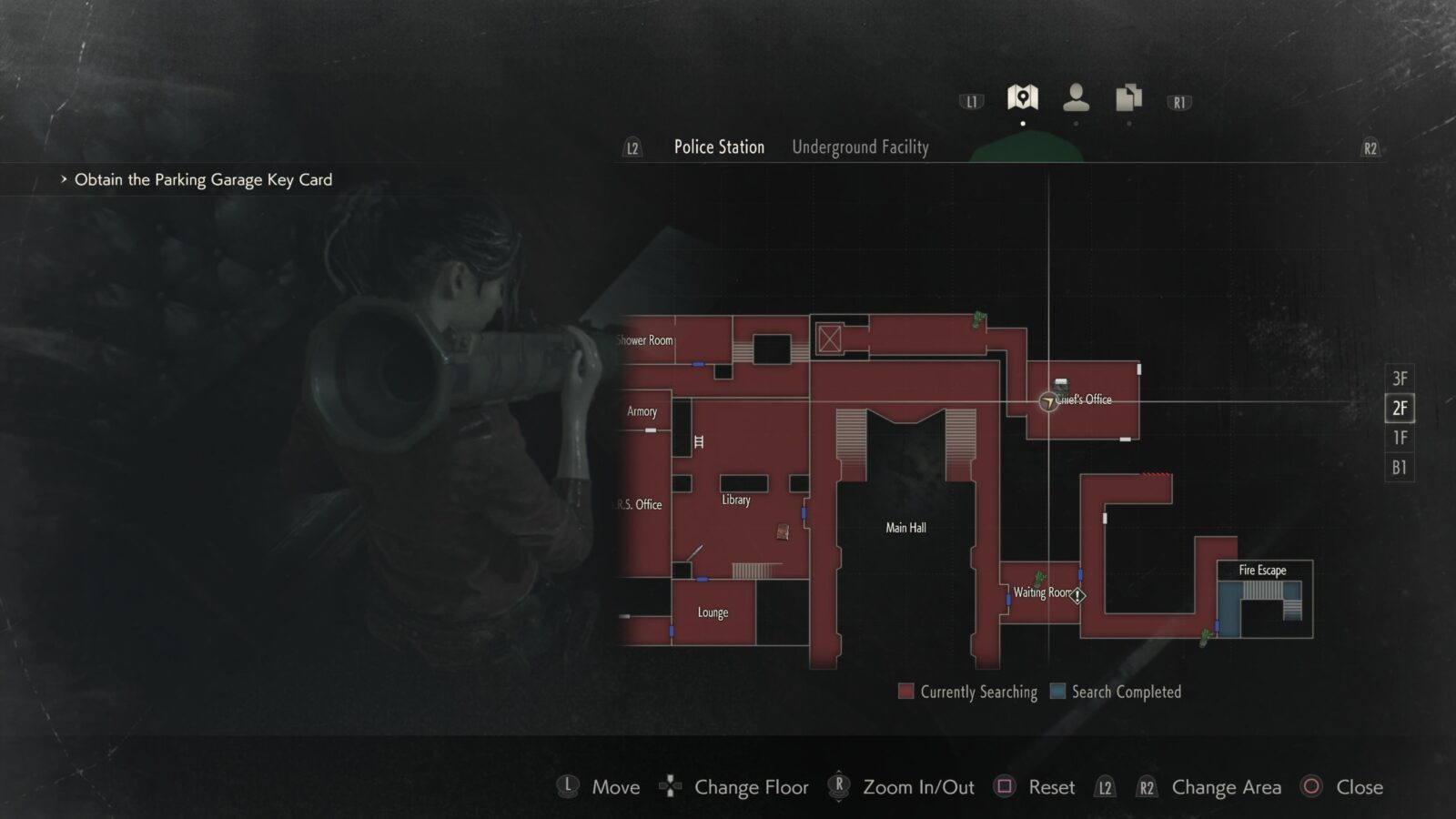1456x819 pixels.
Task: Click the D-pad Change Floor icon
Action: click(671, 786)
